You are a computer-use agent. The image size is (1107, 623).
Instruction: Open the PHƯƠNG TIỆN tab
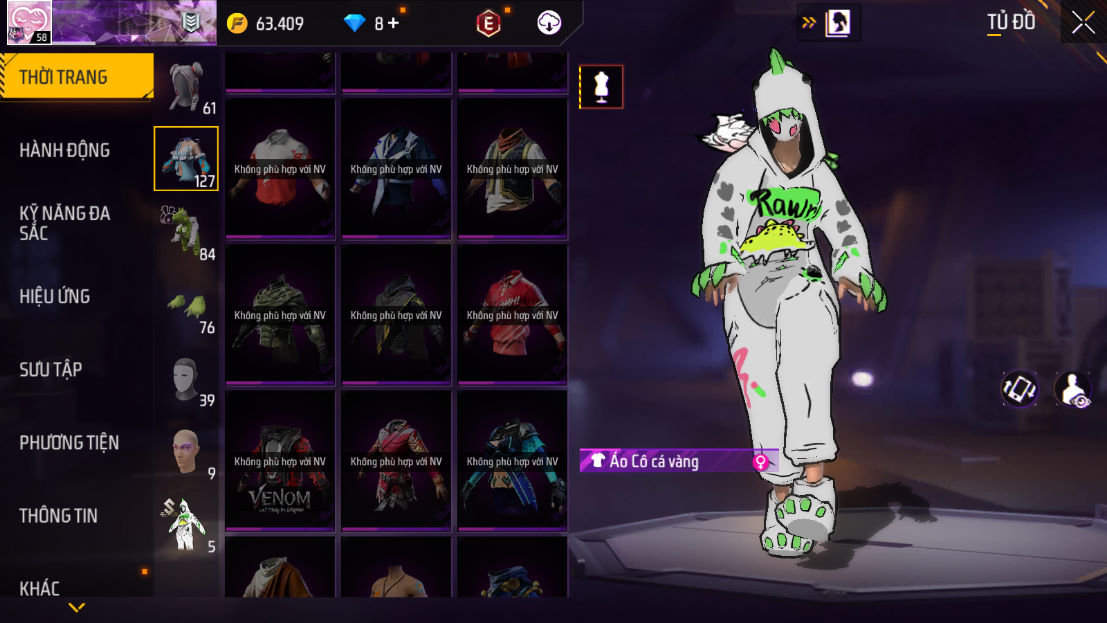[69, 442]
